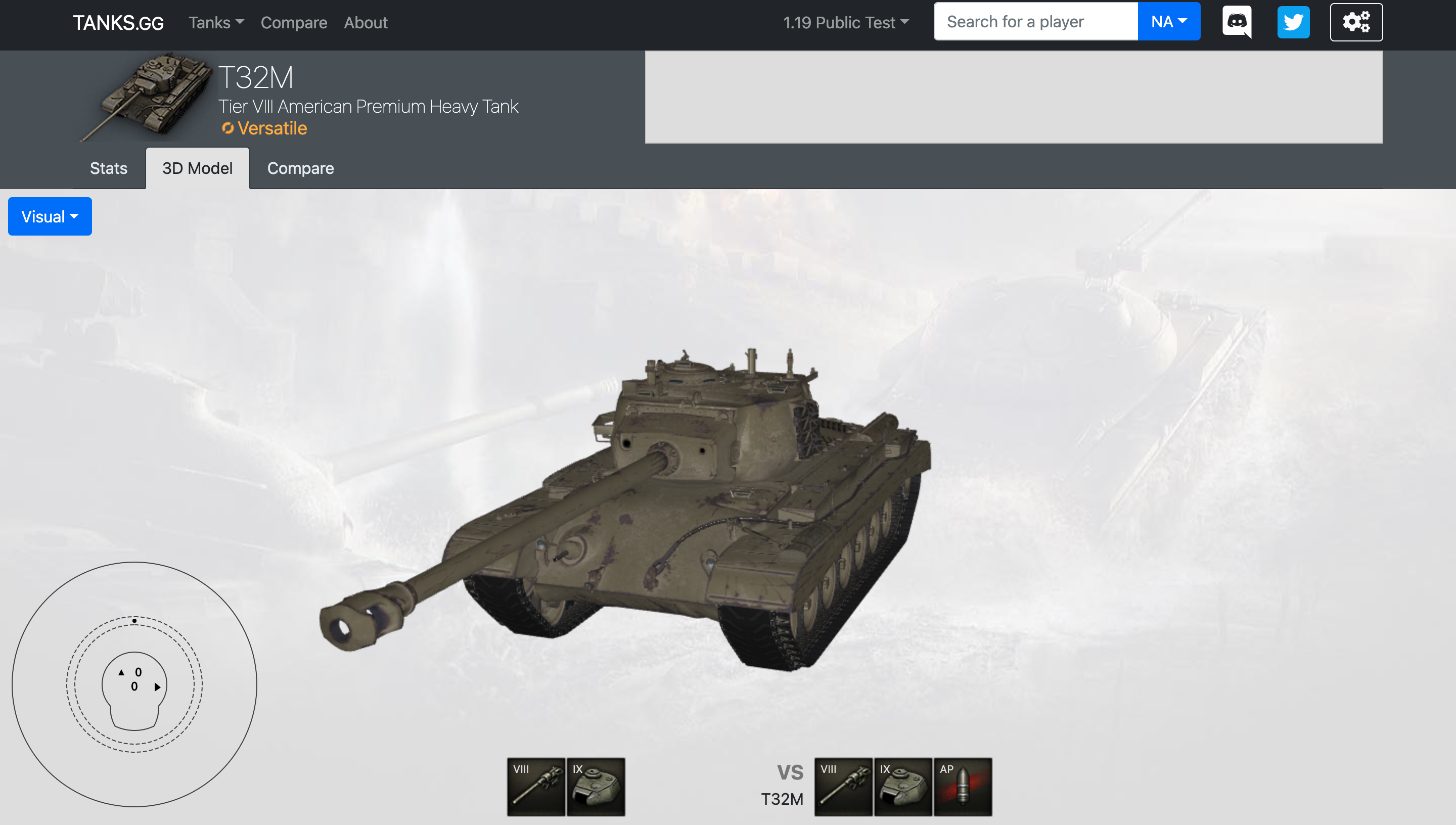Click the AP shell icon next to T32M
1456x825 pixels.
tap(963, 787)
